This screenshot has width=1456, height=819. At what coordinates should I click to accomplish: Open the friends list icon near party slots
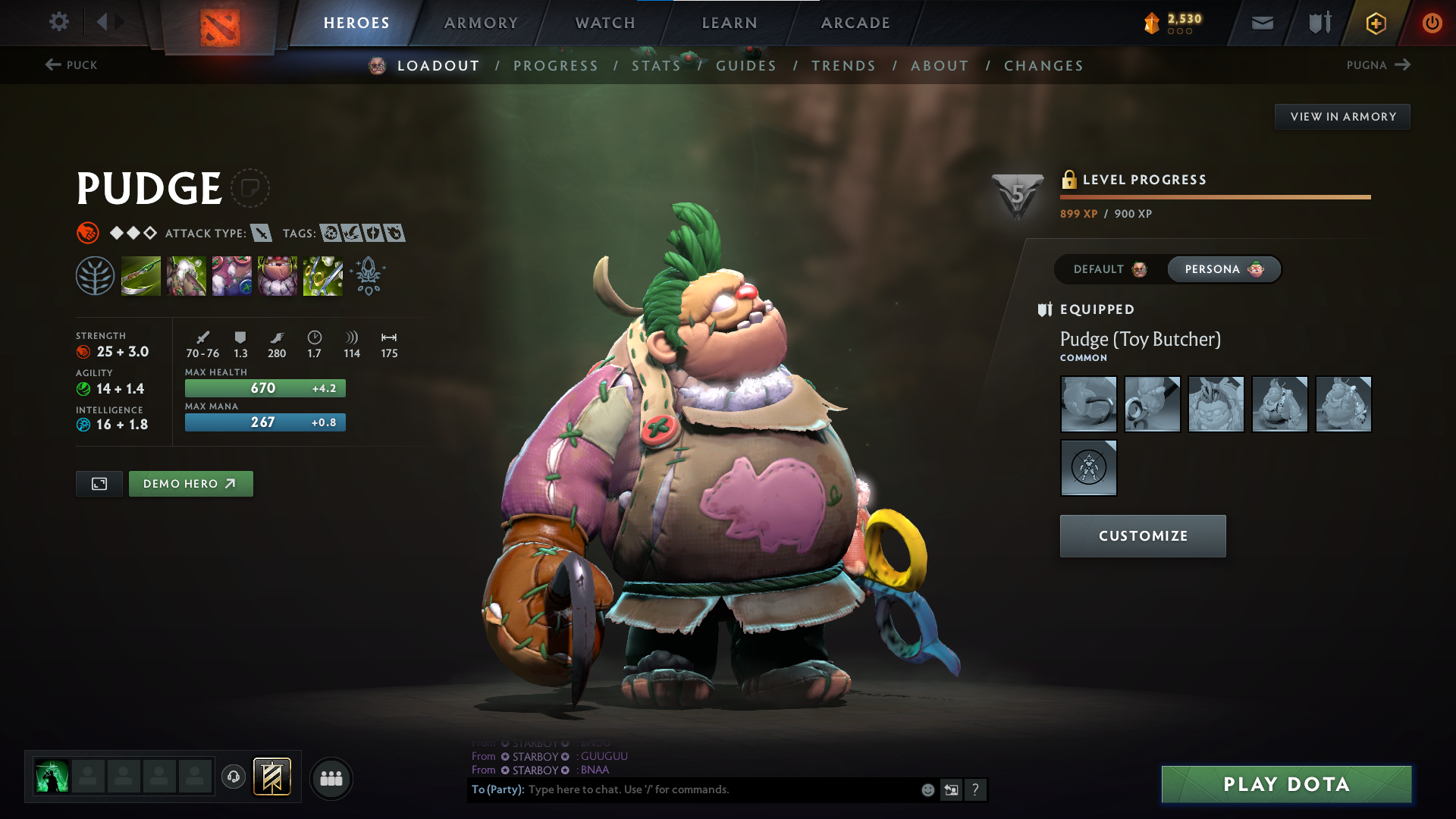331,778
